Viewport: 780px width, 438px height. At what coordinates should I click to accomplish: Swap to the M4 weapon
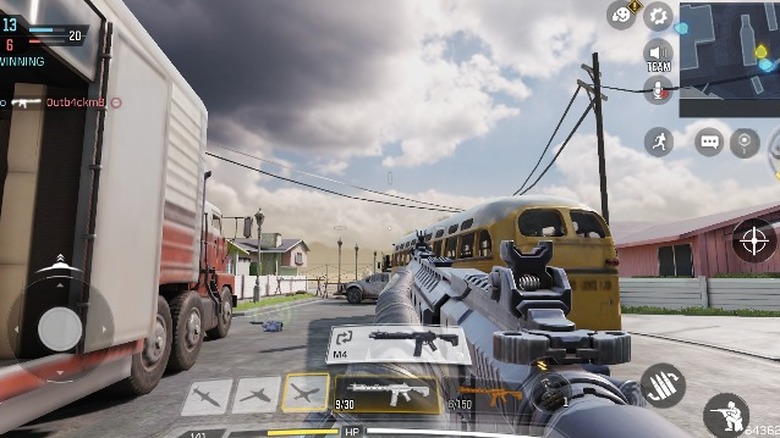(398, 344)
